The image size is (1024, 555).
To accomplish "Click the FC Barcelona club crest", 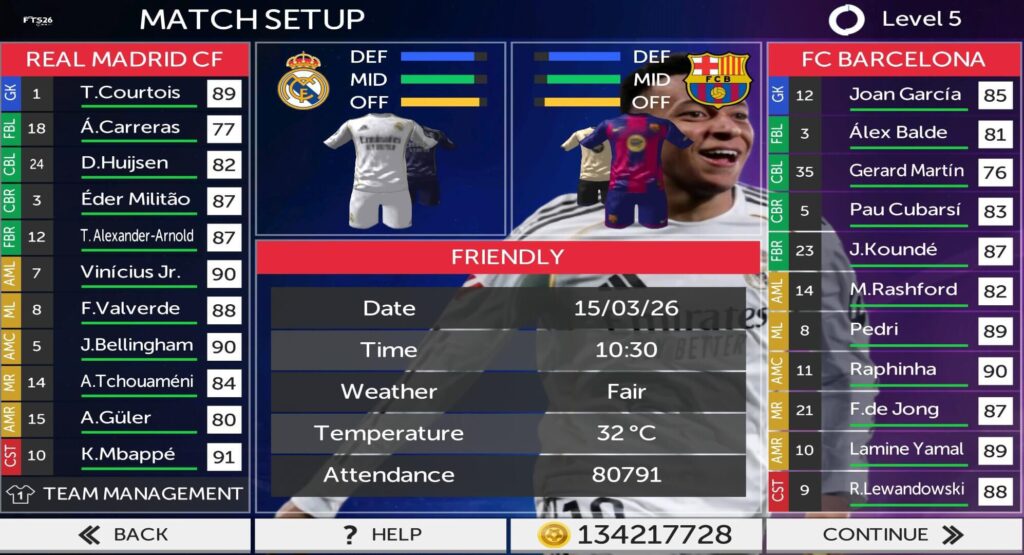I will [718, 80].
